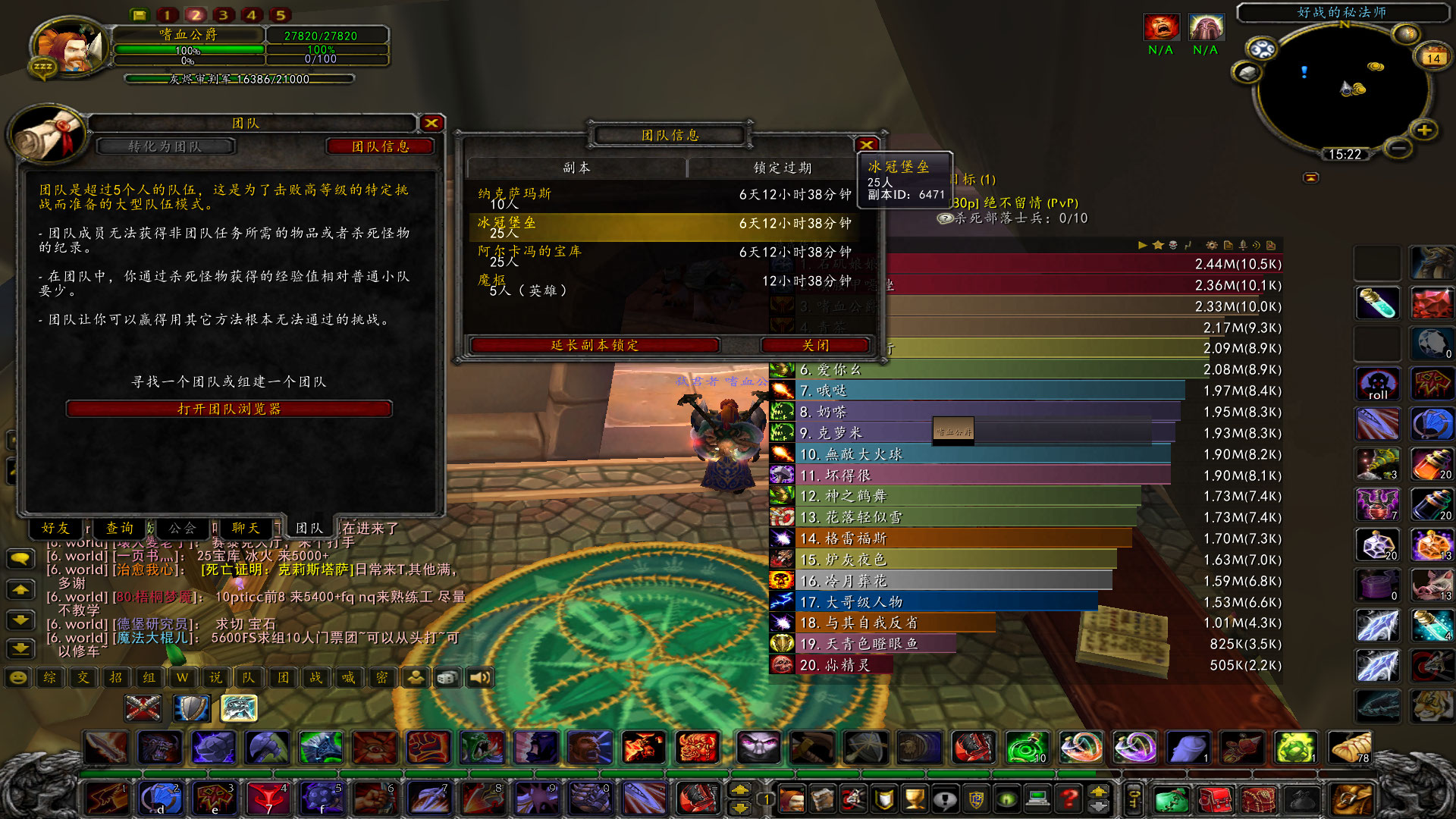
Task: Open the damage meter settings gear icon
Action: click(x=1212, y=245)
